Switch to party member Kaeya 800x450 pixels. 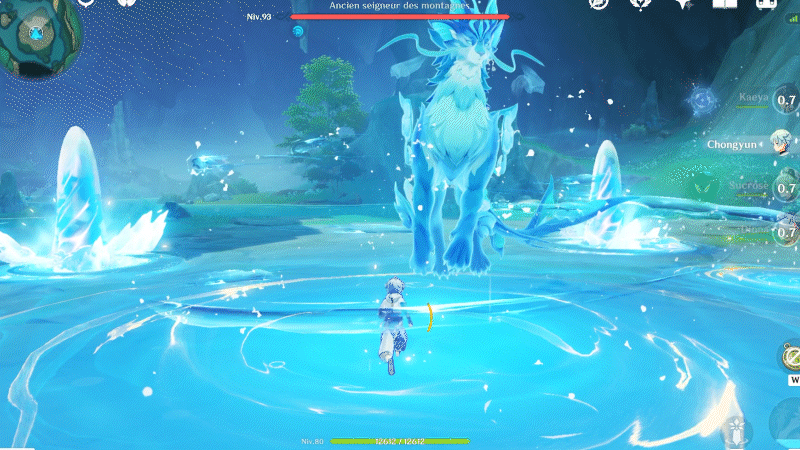point(753,98)
